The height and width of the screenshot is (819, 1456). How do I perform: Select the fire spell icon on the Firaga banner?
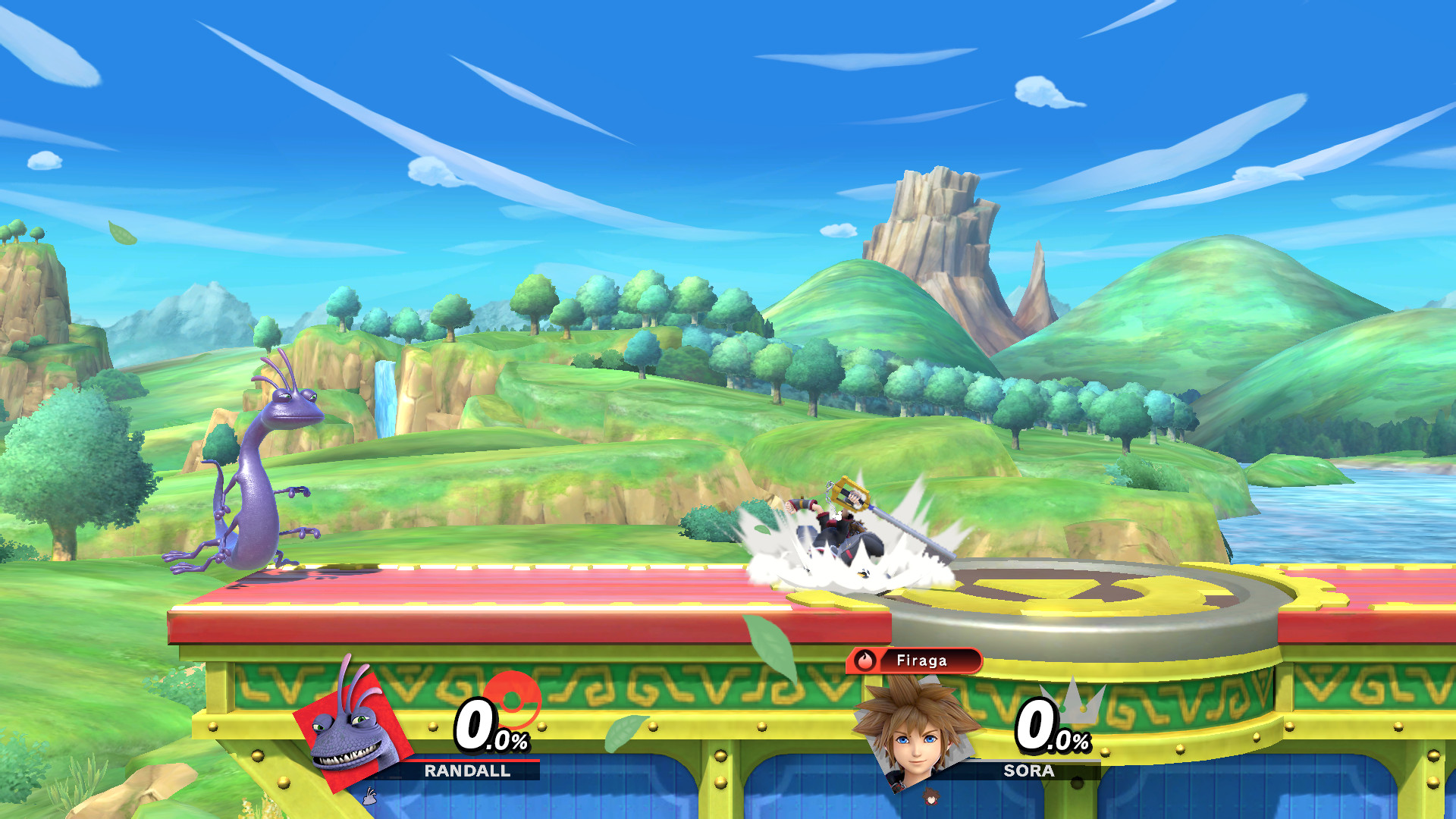click(x=864, y=661)
